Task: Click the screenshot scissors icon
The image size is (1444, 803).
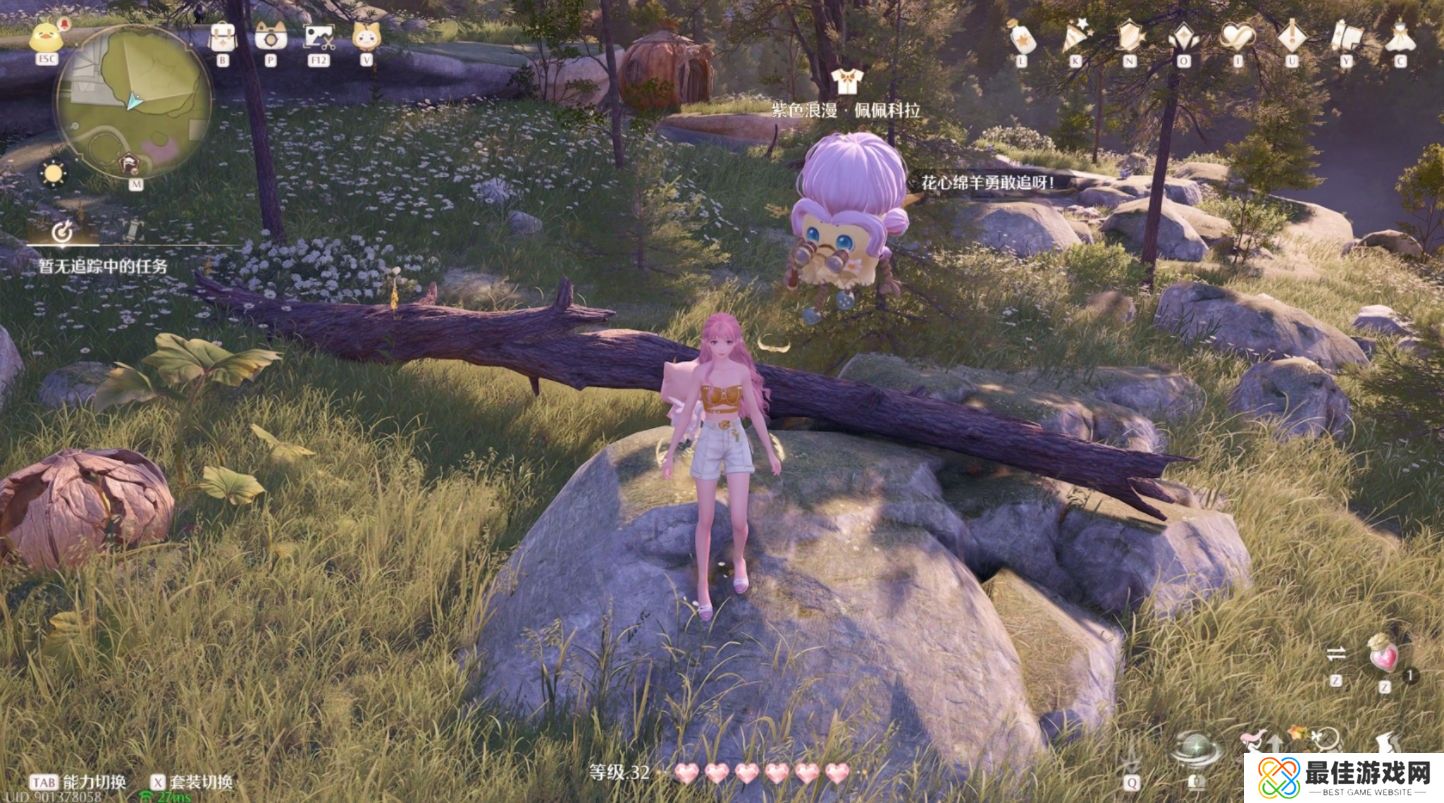Action: click(x=319, y=37)
